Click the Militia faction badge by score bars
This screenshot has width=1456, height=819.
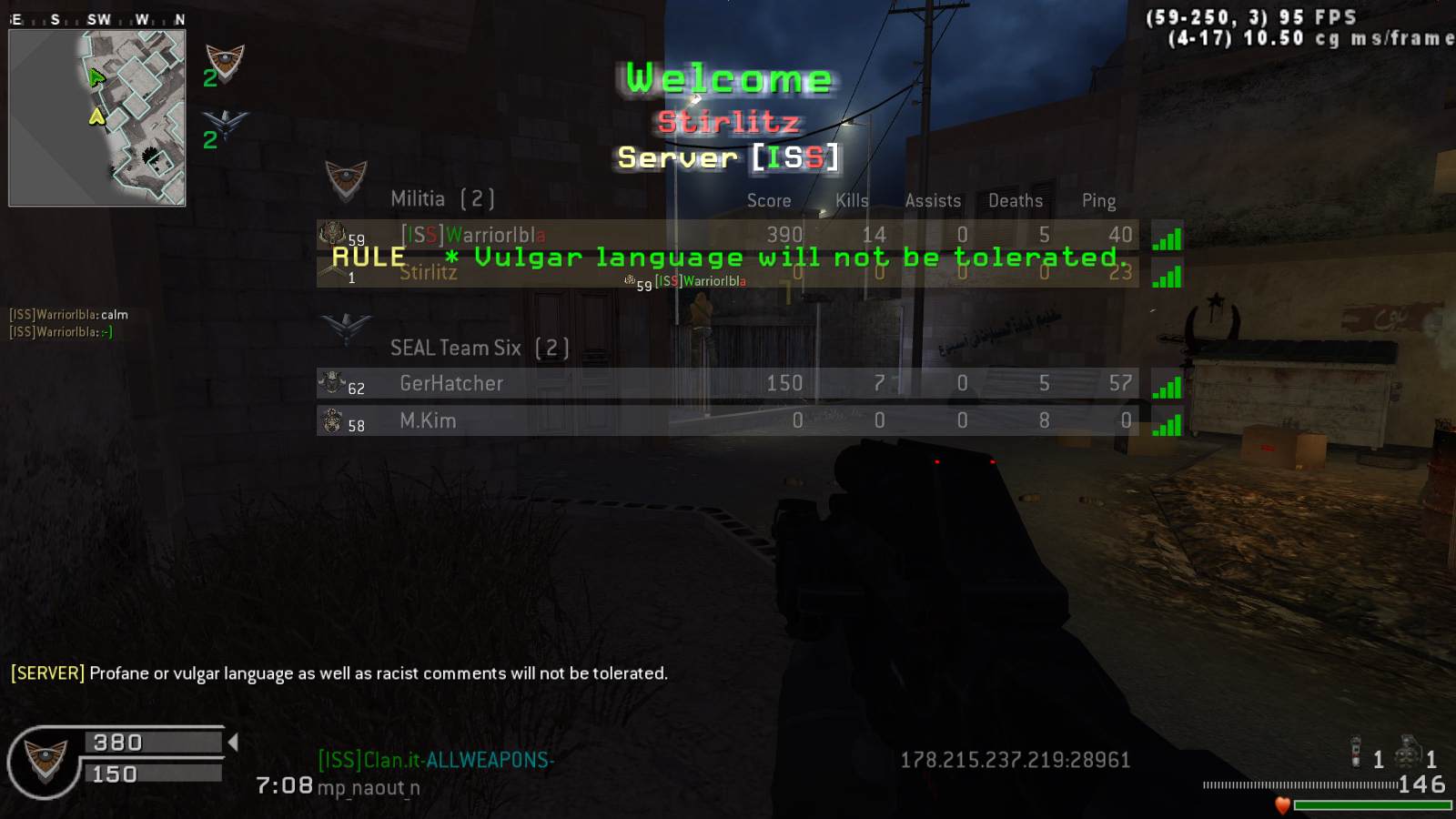tap(45, 761)
